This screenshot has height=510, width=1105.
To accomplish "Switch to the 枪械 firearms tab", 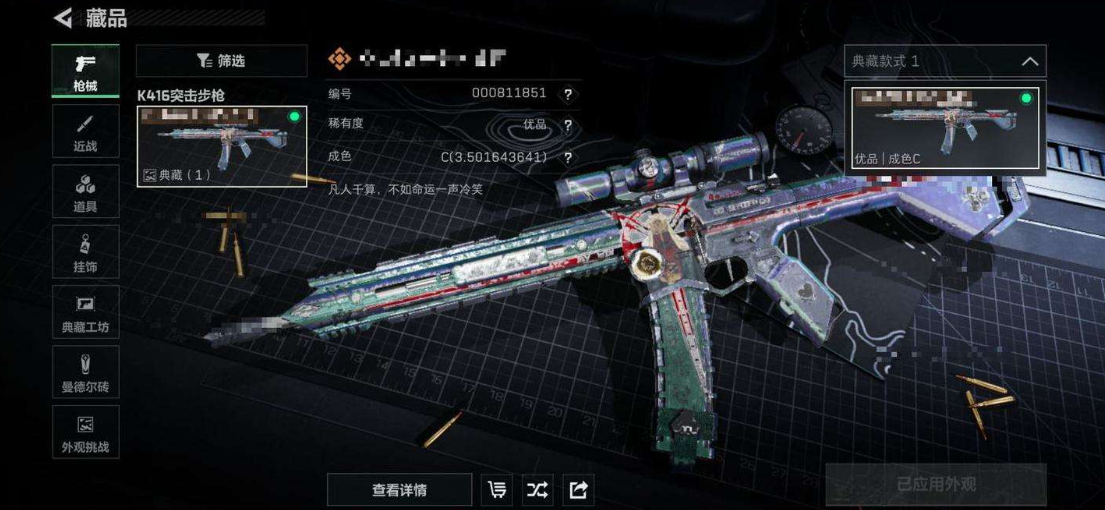I will (85, 71).
